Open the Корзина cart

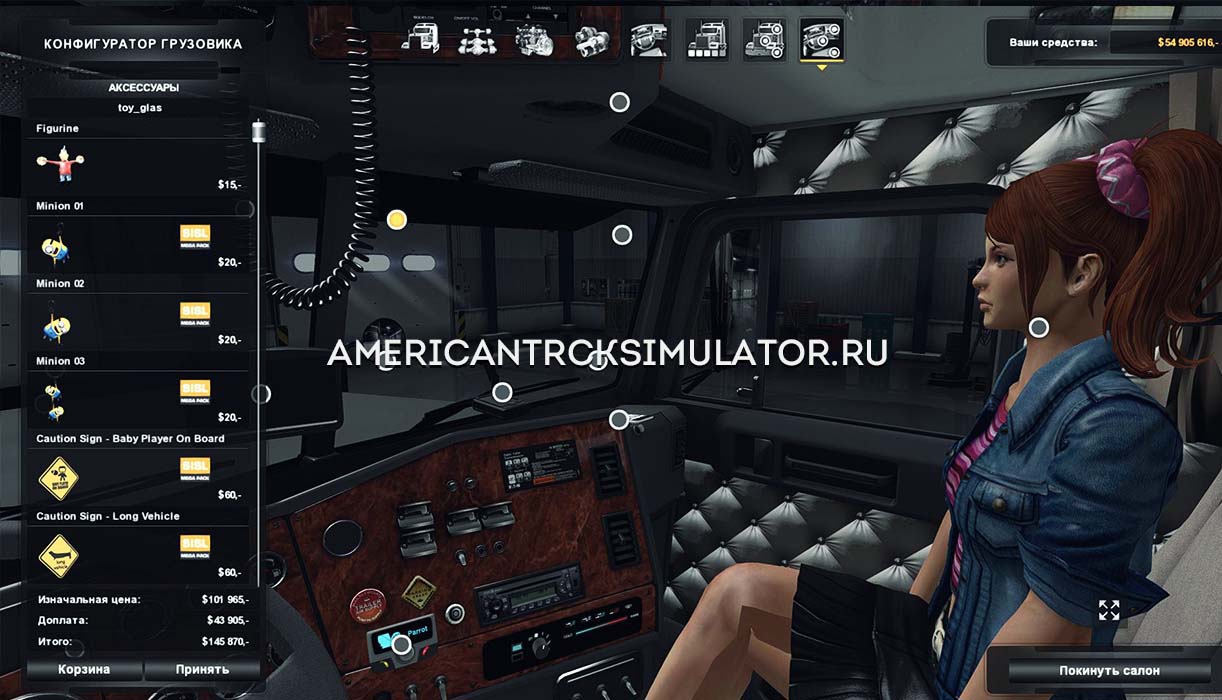[84, 669]
